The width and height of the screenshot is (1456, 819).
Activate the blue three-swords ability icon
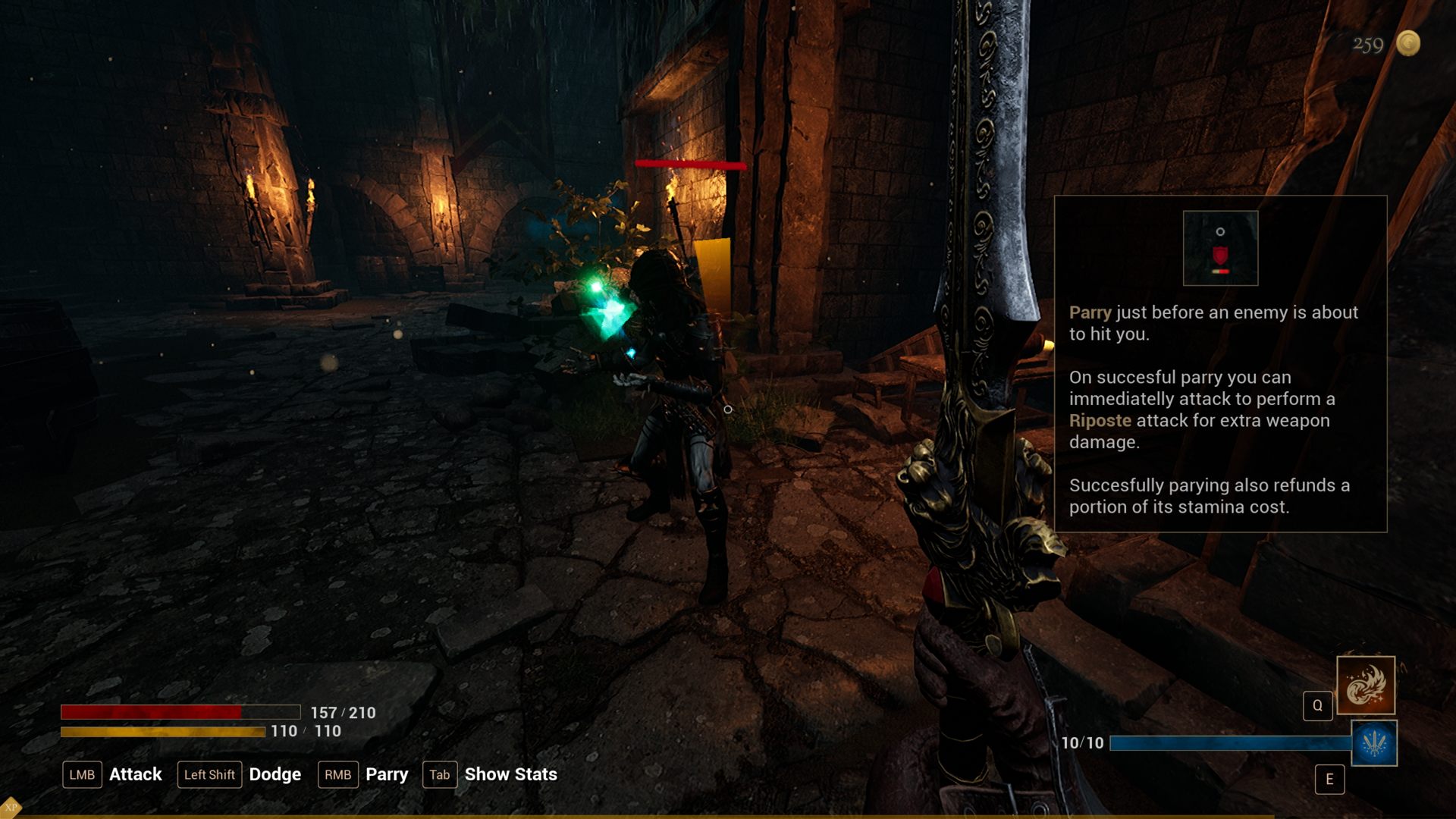coord(1374,743)
